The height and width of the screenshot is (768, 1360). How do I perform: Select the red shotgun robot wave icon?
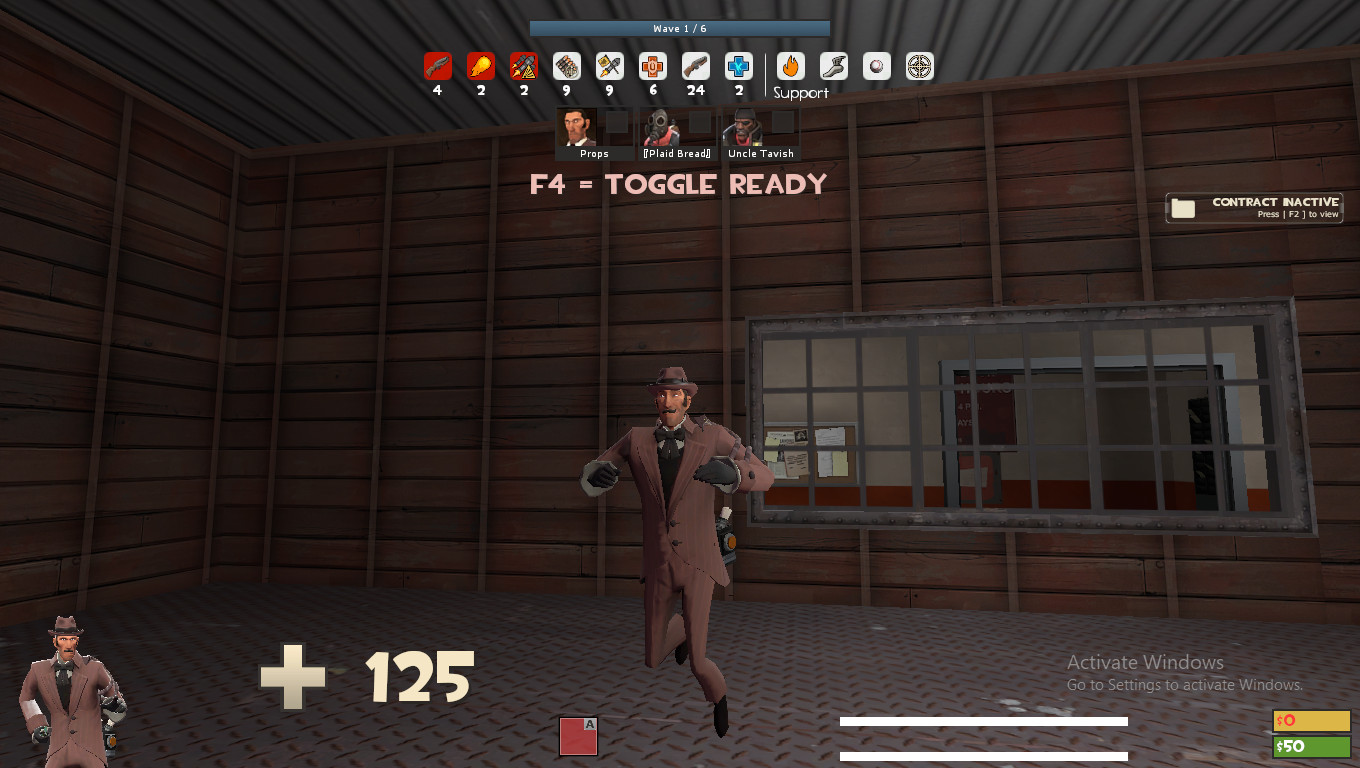click(x=437, y=65)
